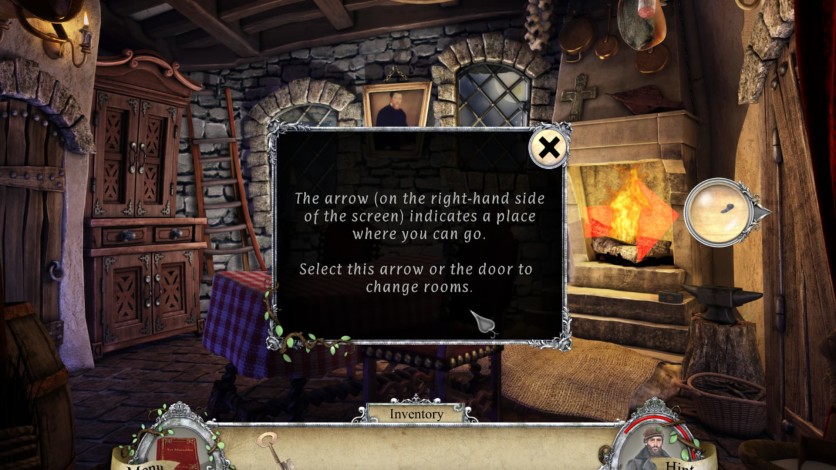Screen dimensions: 836x470
Task: Select the key item in the inventory bar
Action: click(x=268, y=443)
